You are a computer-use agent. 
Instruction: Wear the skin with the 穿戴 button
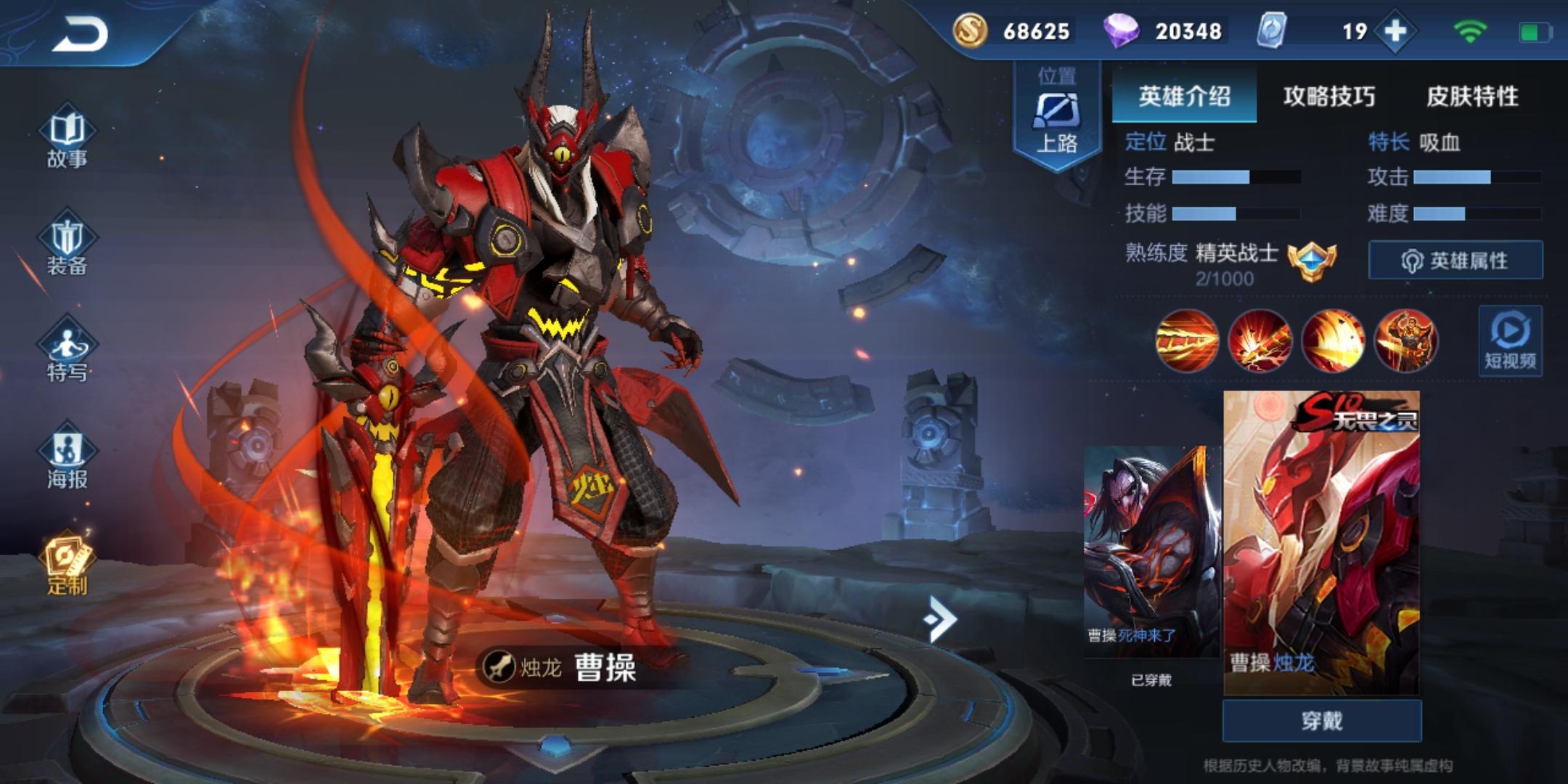pyautogui.click(x=1321, y=721)
